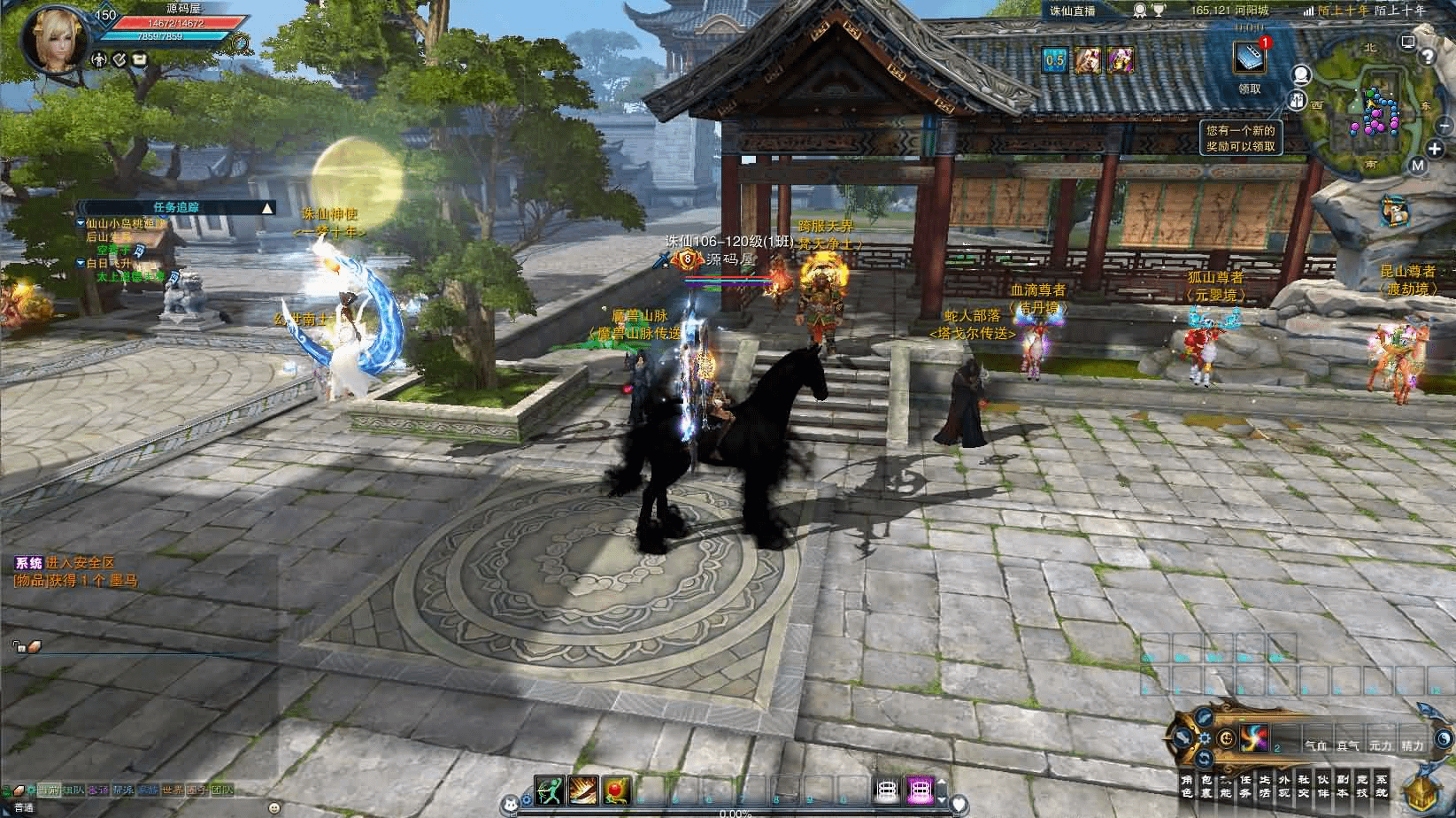Select the colorful swirl skill slot

[x=1254, y=737]
